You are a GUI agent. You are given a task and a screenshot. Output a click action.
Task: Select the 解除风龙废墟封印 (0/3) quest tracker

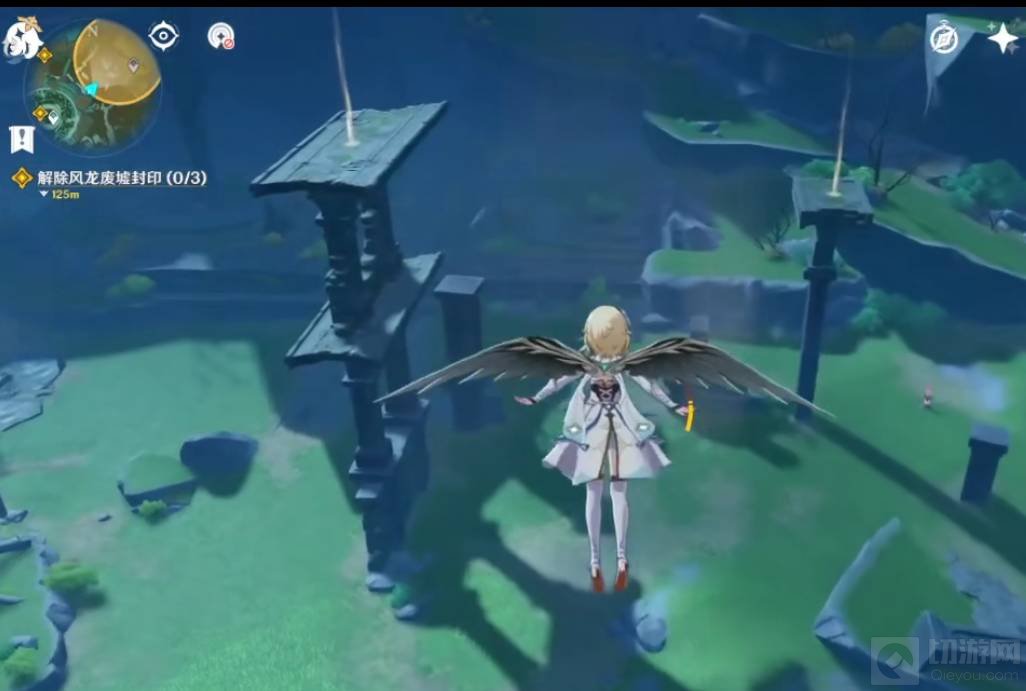pos(121,178)
